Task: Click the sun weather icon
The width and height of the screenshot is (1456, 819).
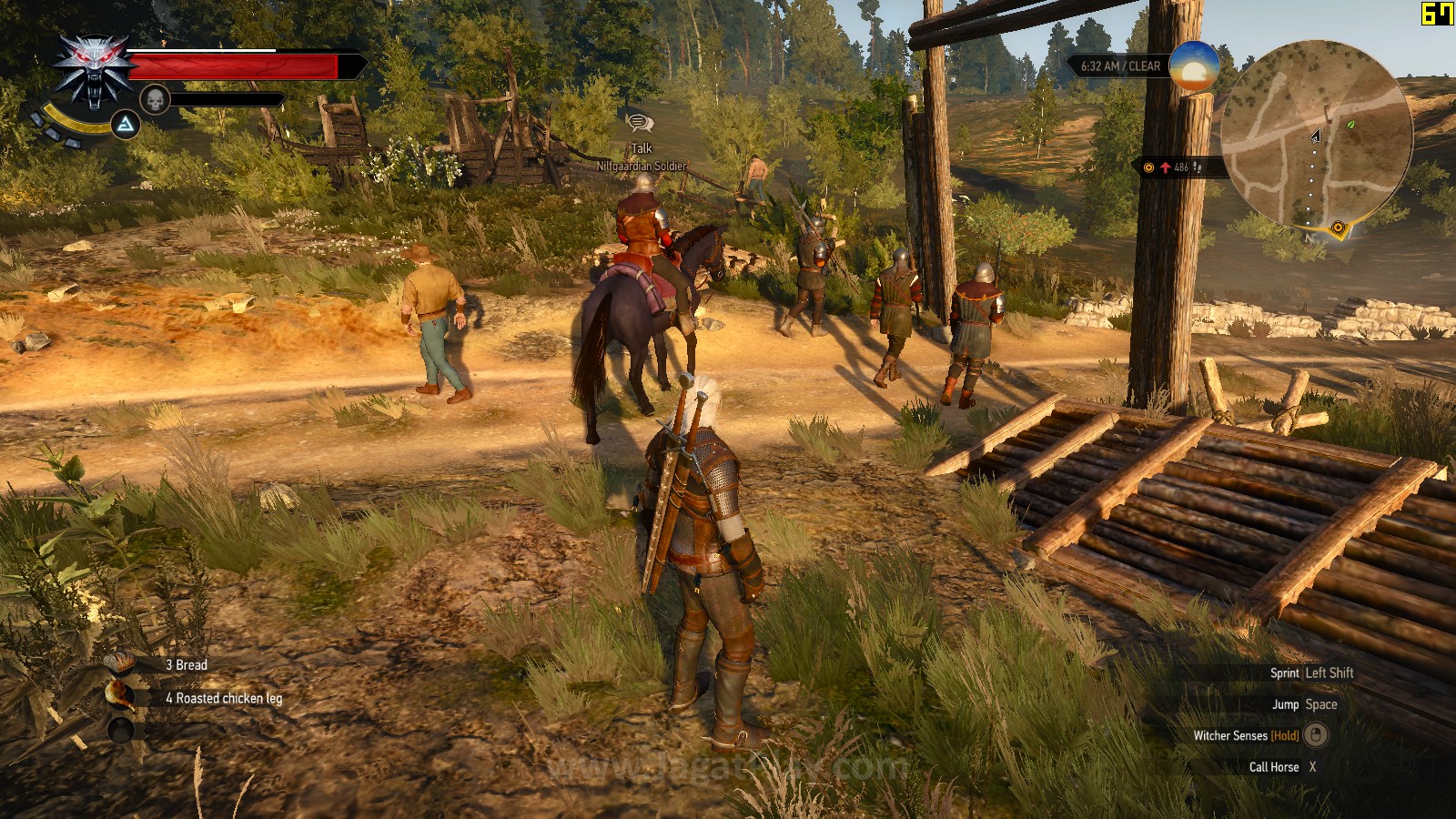Action: pyautogui.click(x=1193, y=66)
